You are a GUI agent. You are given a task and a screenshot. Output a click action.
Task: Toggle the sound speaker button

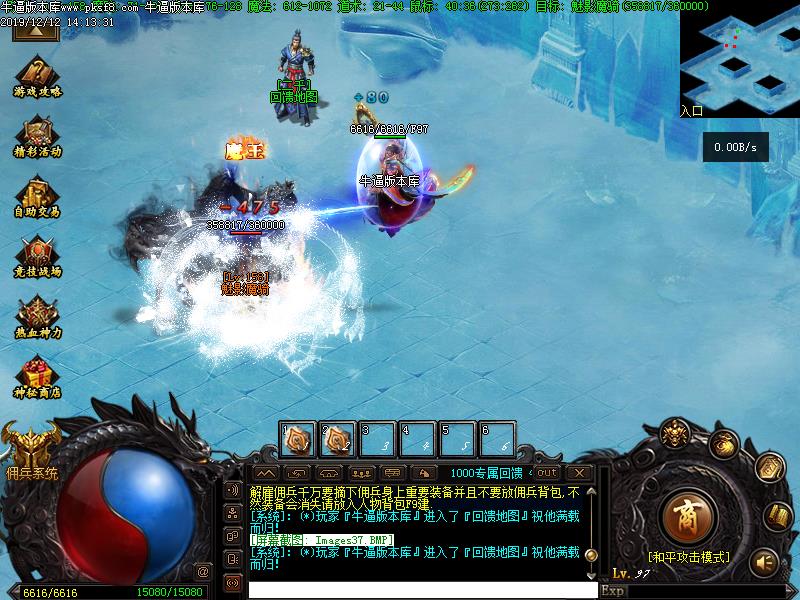(x=765, y=562)
